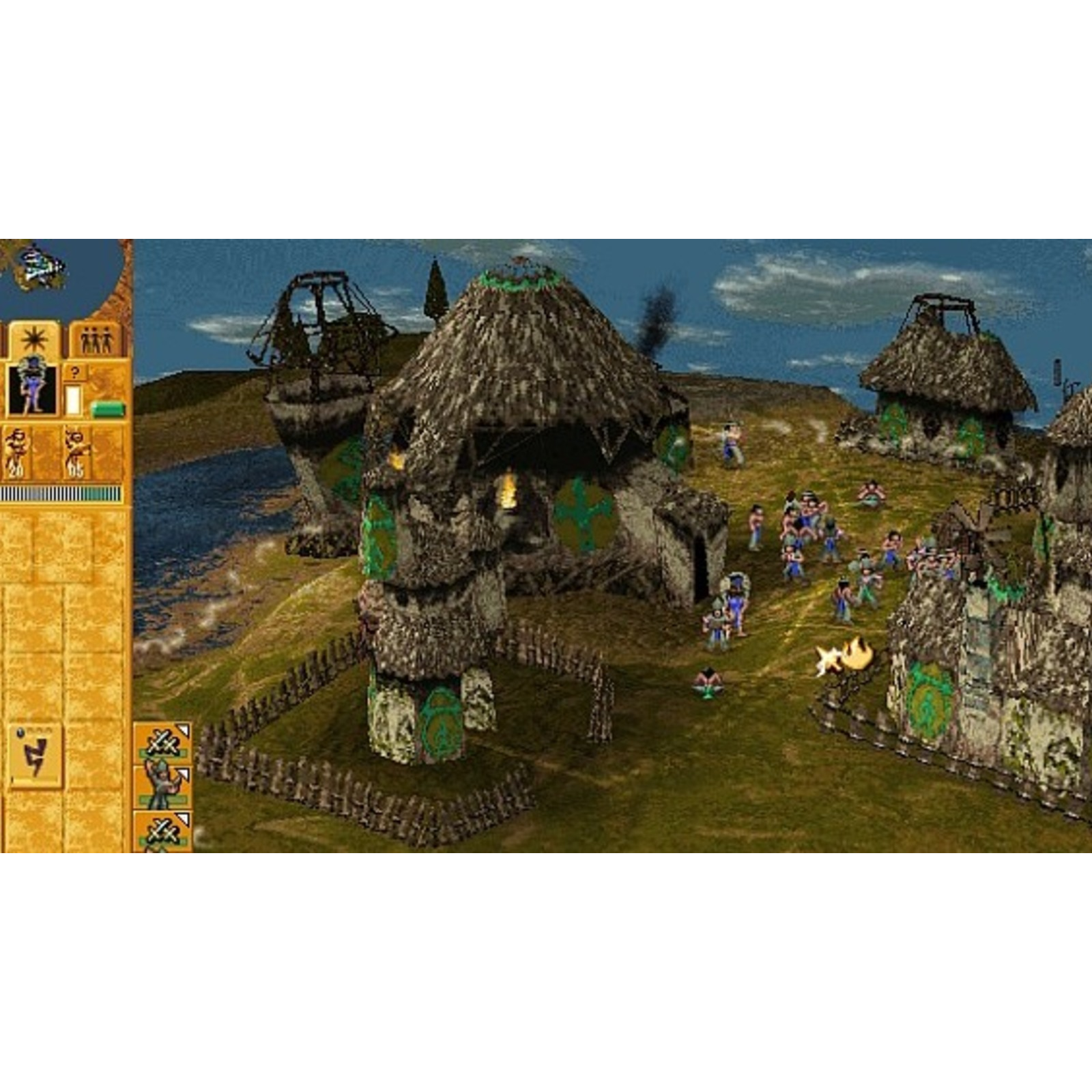Toggle the white mana gauge below the question mark
The width and height of the screenshot is (1092, 1092).
click(74, 399)
